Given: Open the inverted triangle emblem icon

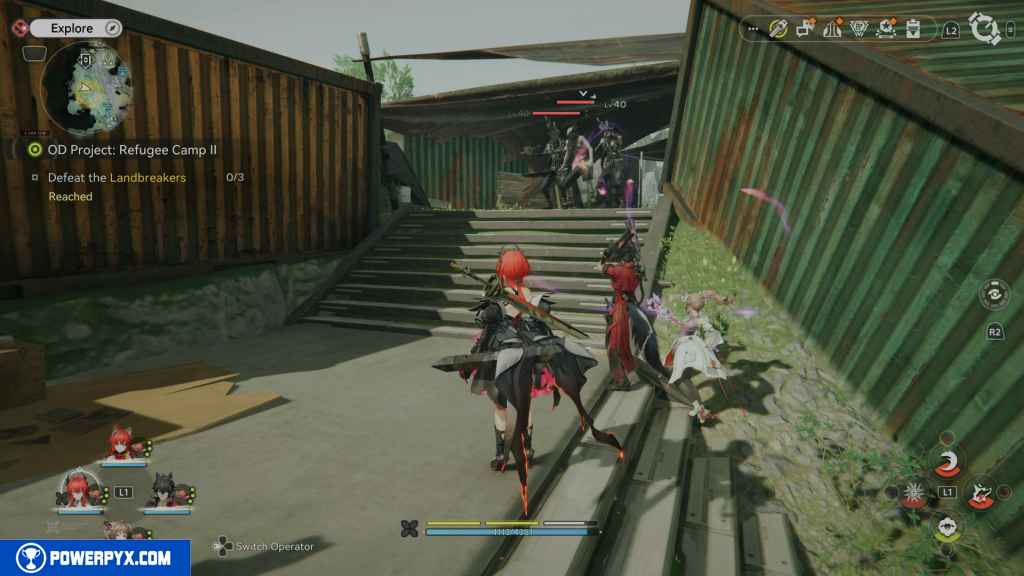Looking at the screenshot, I should coord(858,30).
